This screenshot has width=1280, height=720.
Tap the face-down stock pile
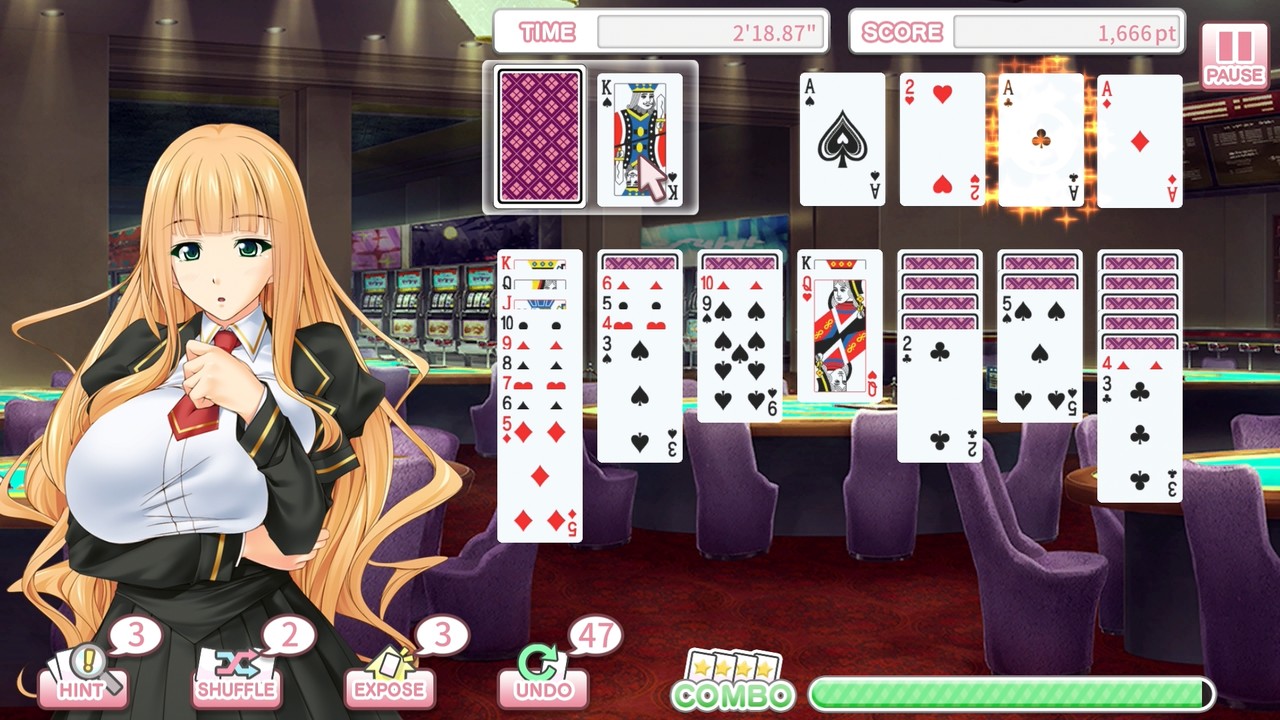pos(540,137)
